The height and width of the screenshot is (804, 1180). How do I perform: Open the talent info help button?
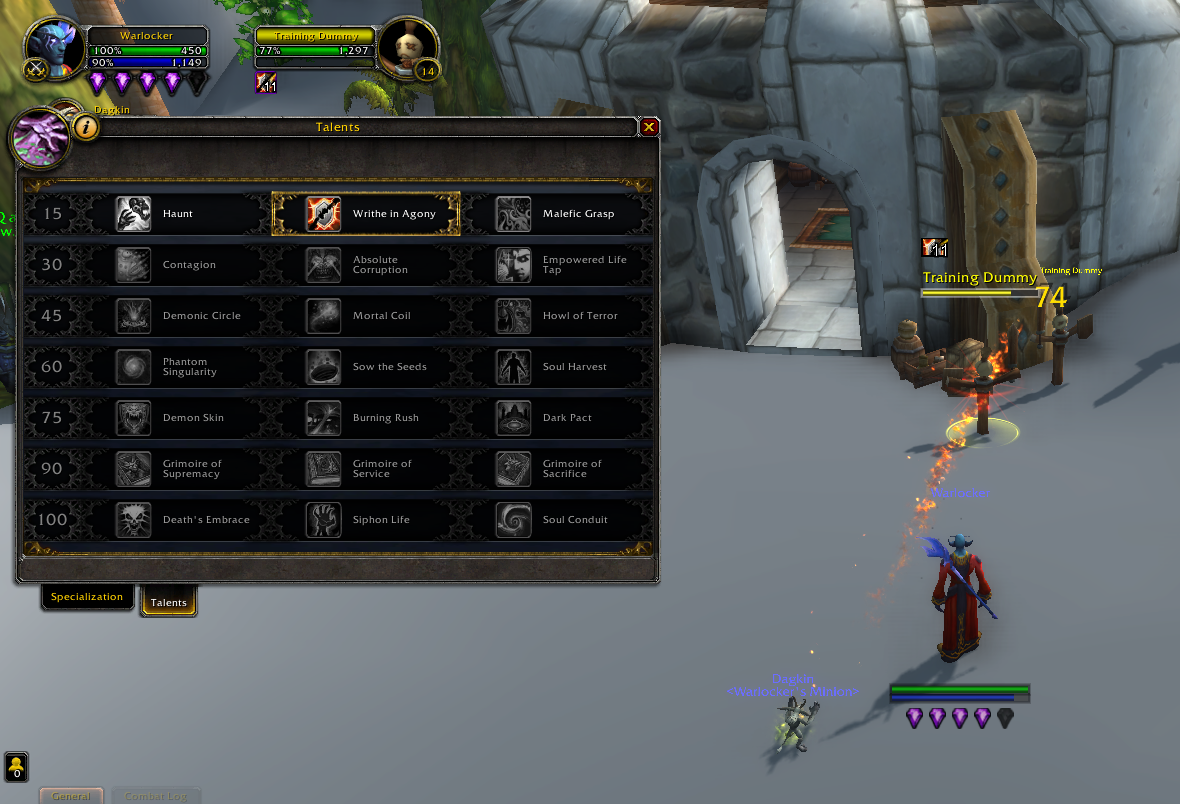pyautogui.click(x=87, y=127)
